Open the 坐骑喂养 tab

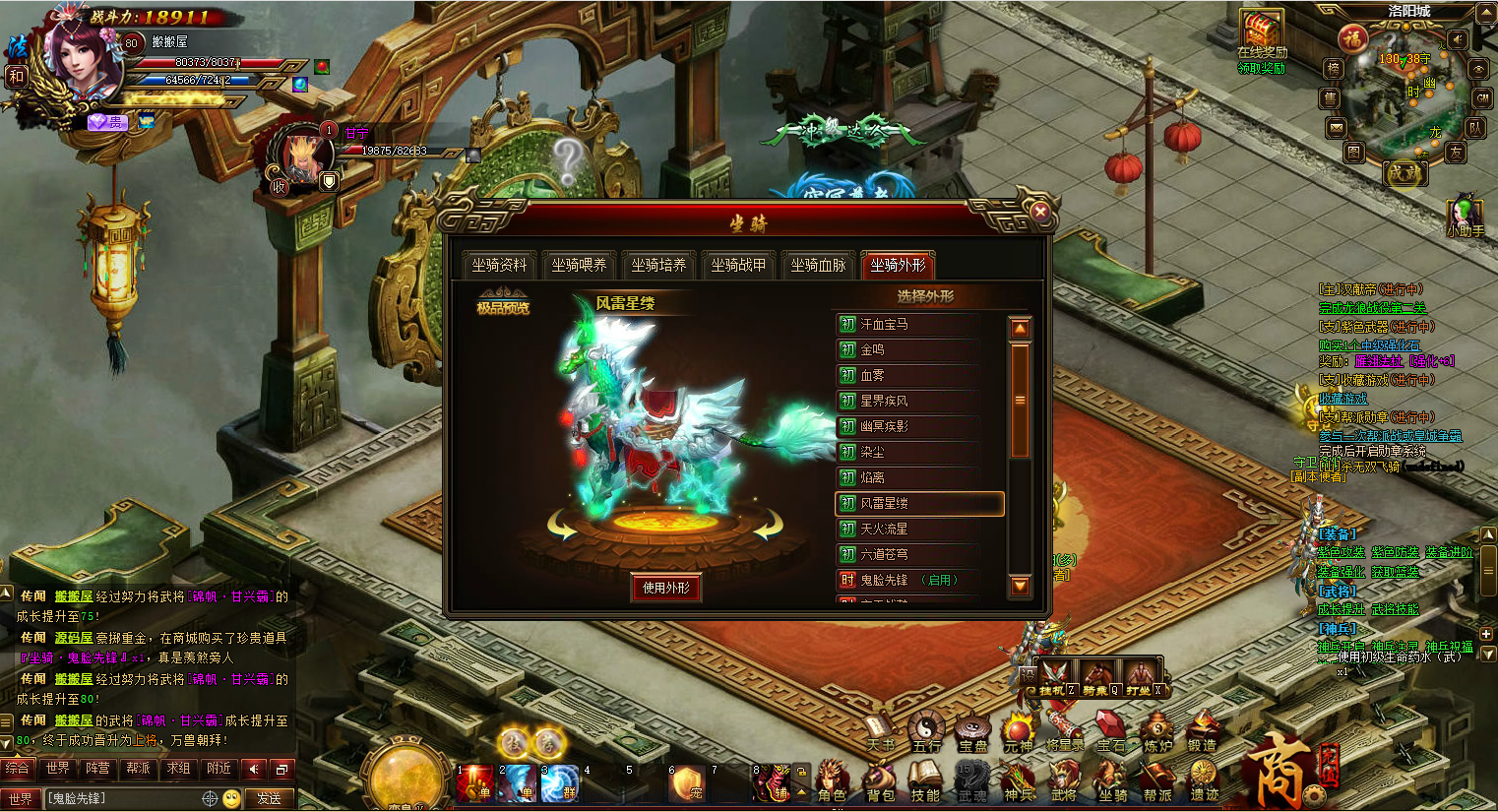pyautogui.click(x=579, y=265)
